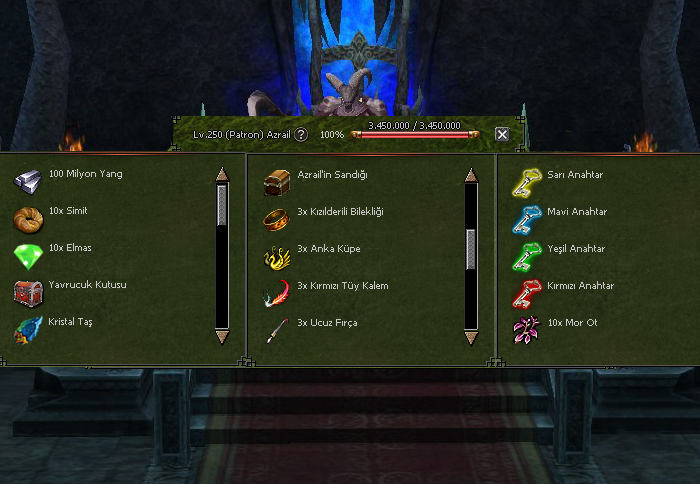
Task: Select the green 10x Elmas gem
Action: [x=28, y=256]
